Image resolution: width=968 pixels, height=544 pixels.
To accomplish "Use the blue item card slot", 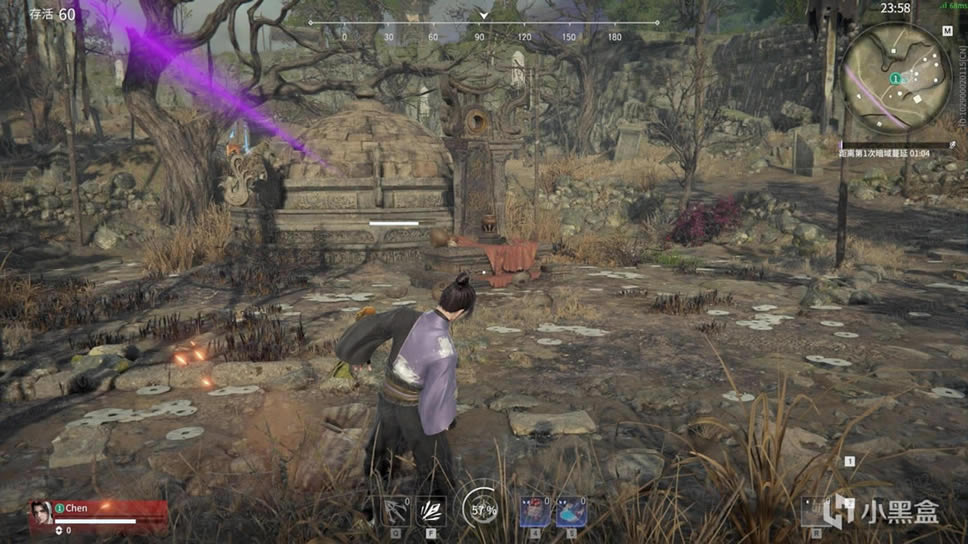I will pos(571,511).
